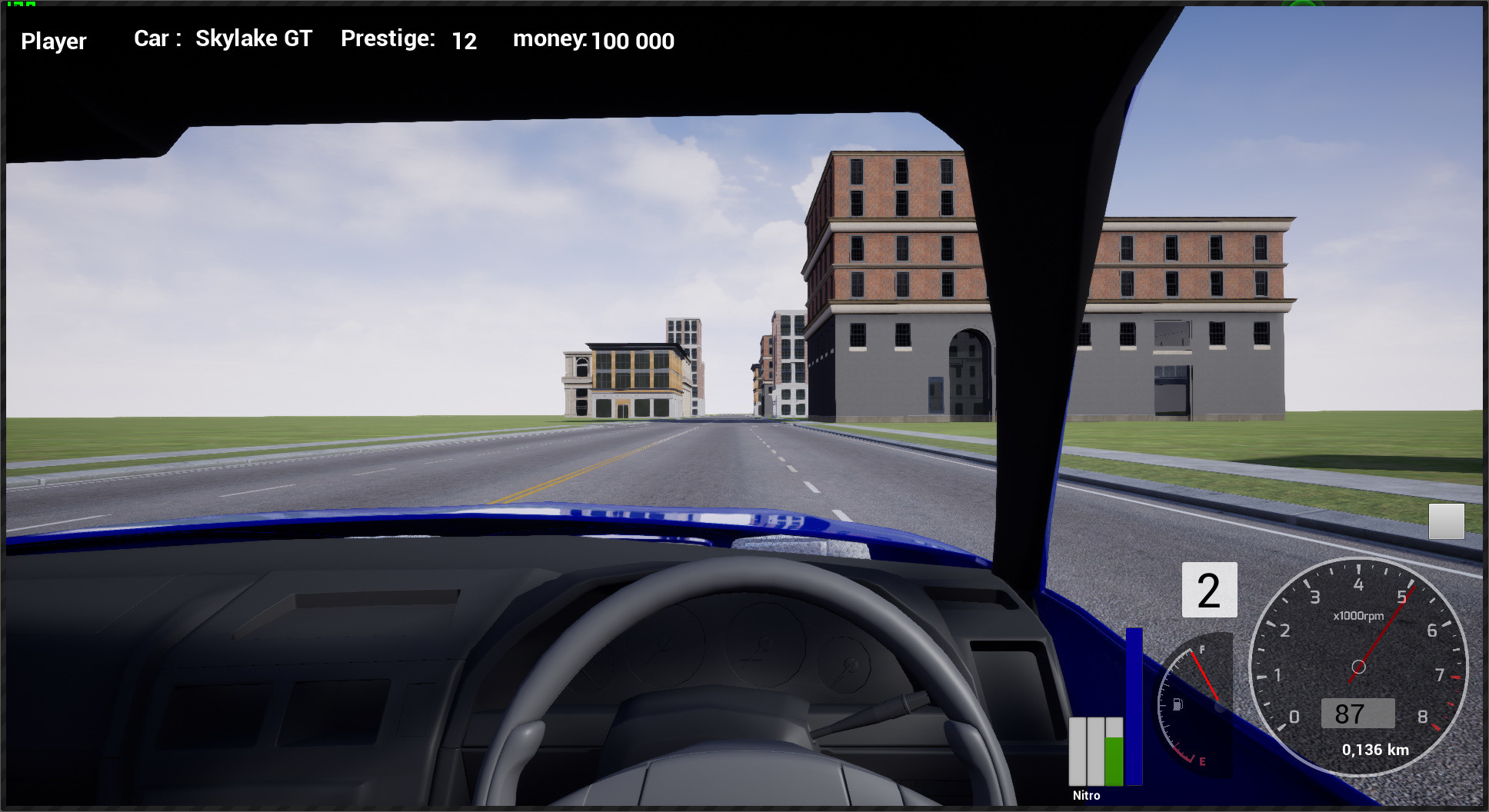Screen dimensions: 1489x812
Task: Click the fuel pump icon on the gauge
Action: click(x=1178, y=704)
